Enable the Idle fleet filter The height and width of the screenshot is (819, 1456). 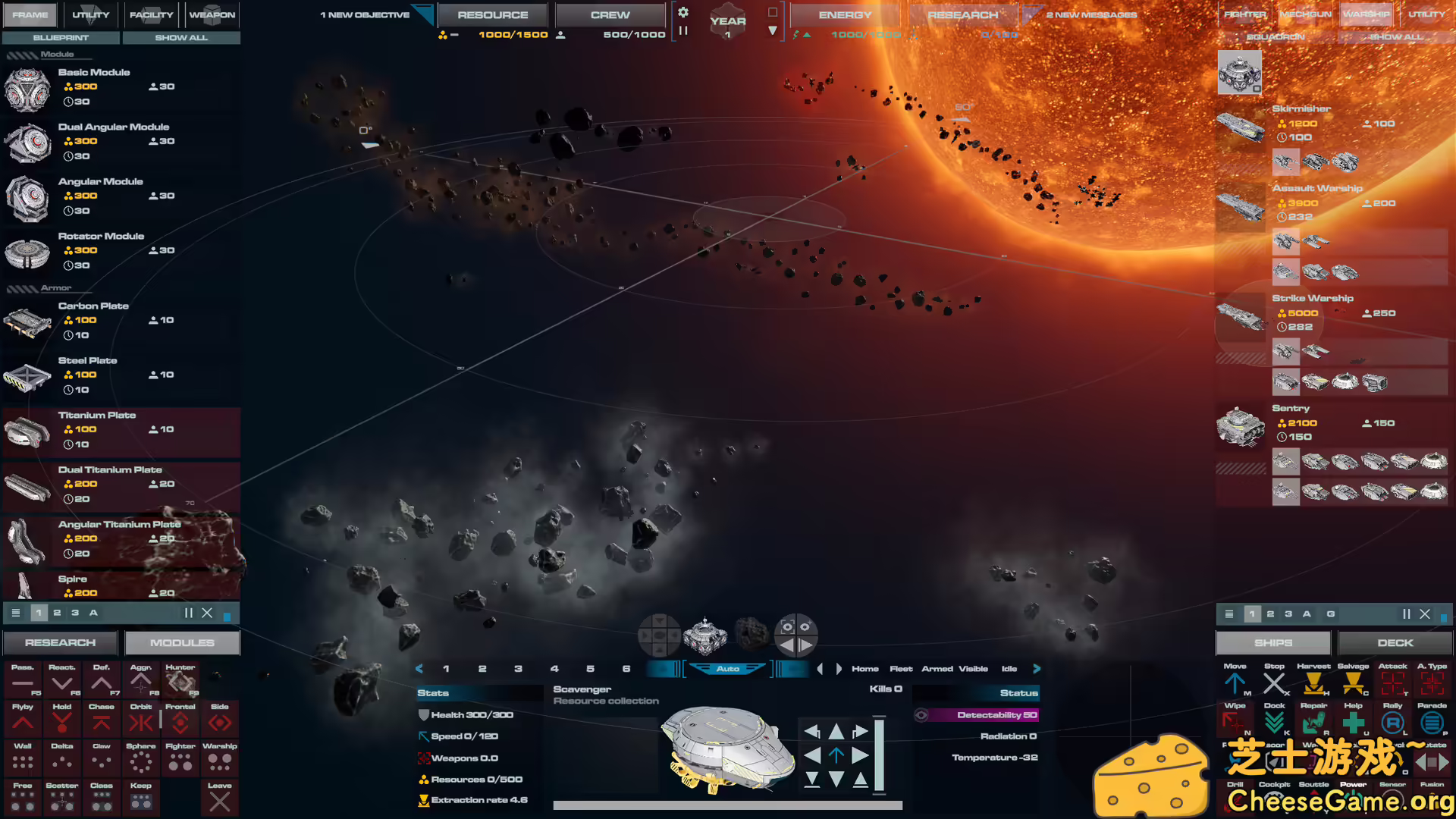(1009, 668)
